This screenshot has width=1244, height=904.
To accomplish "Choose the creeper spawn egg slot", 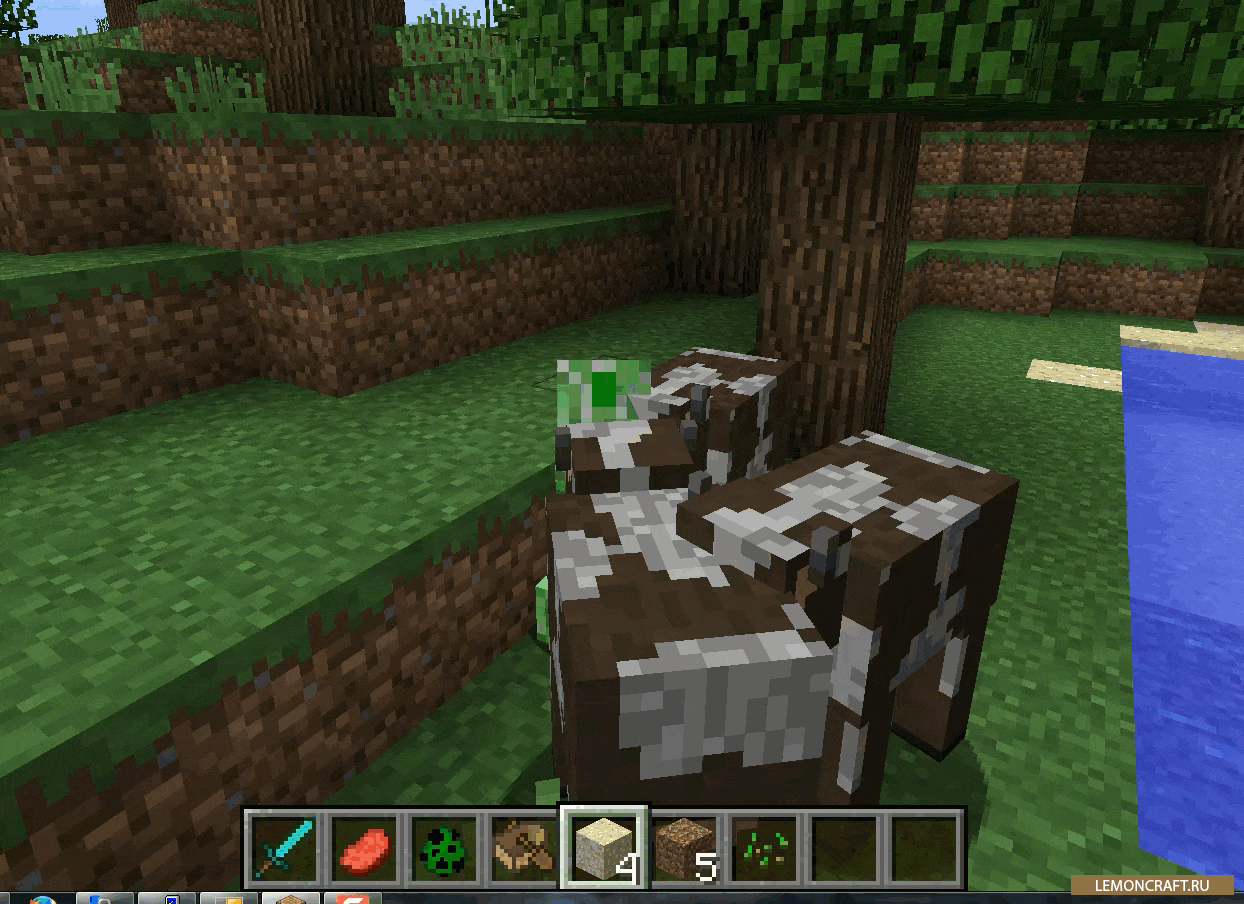I will pos(445,848).
